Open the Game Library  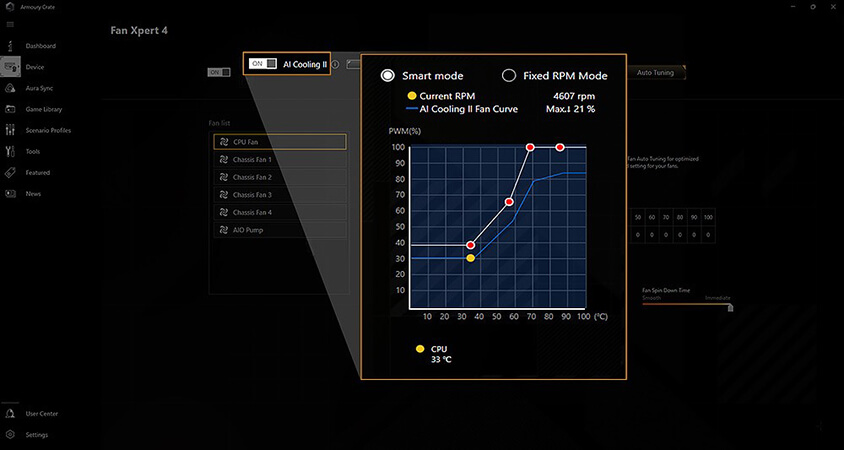point(43,109)
